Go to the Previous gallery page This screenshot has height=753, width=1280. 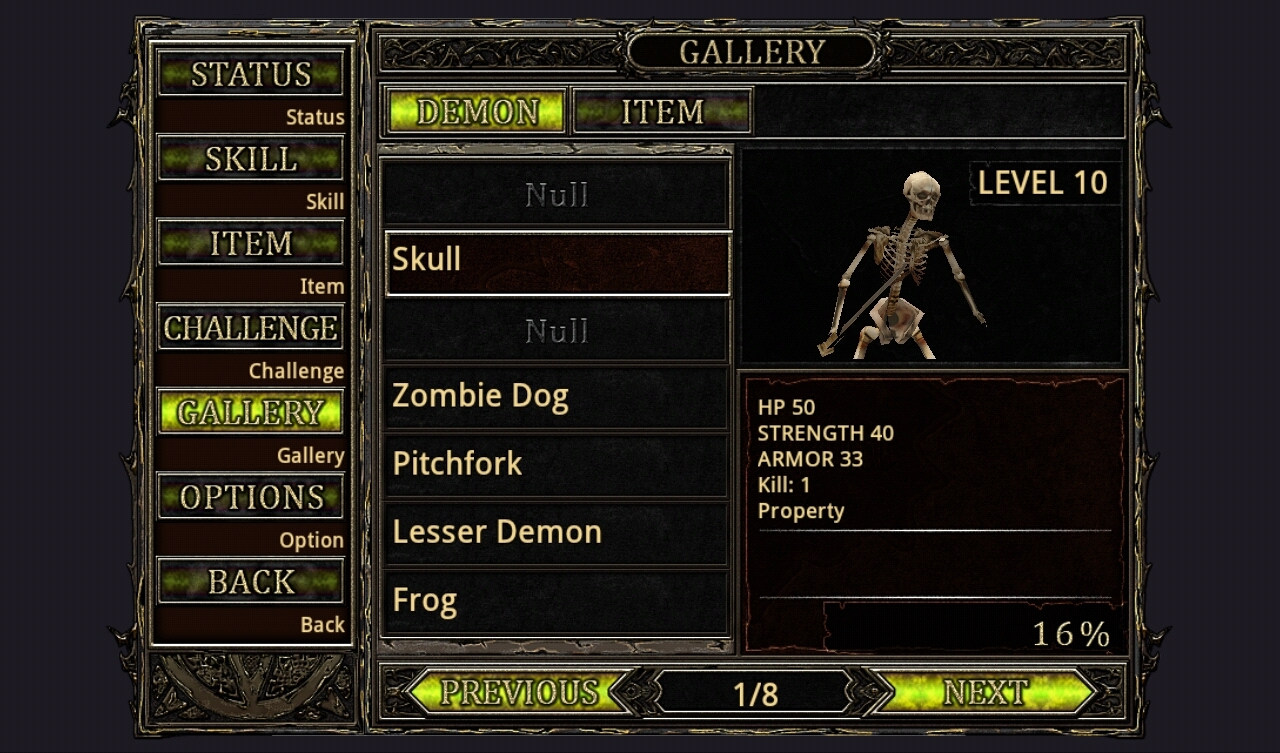(519, 692)
